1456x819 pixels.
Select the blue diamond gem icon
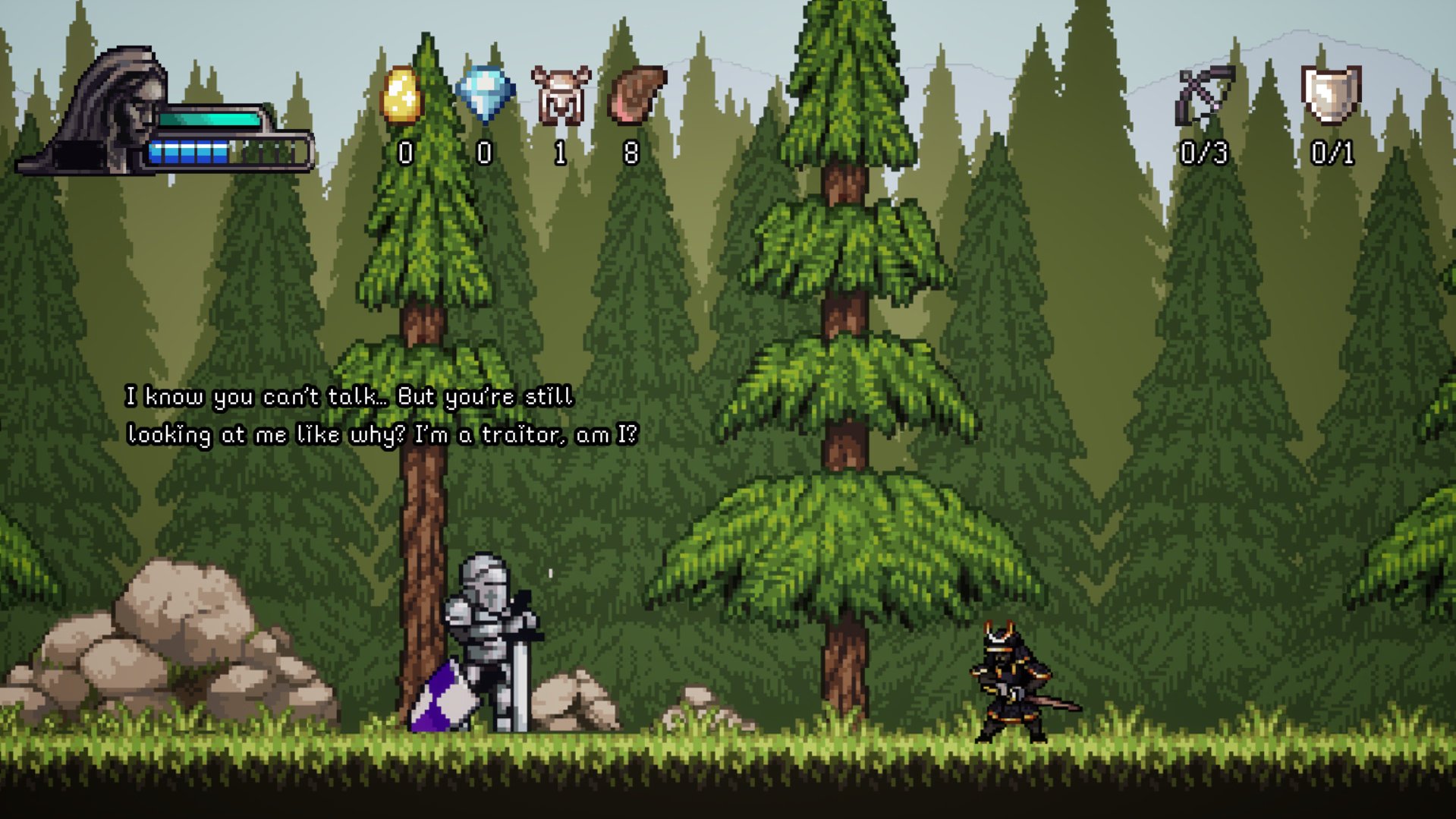point(486,94)
